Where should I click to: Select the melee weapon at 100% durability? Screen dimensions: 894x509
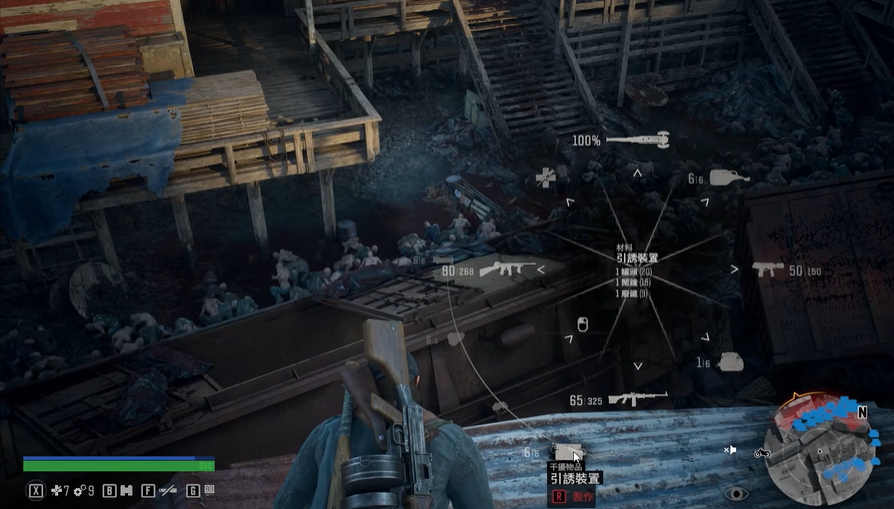click(x=637, y=140)
